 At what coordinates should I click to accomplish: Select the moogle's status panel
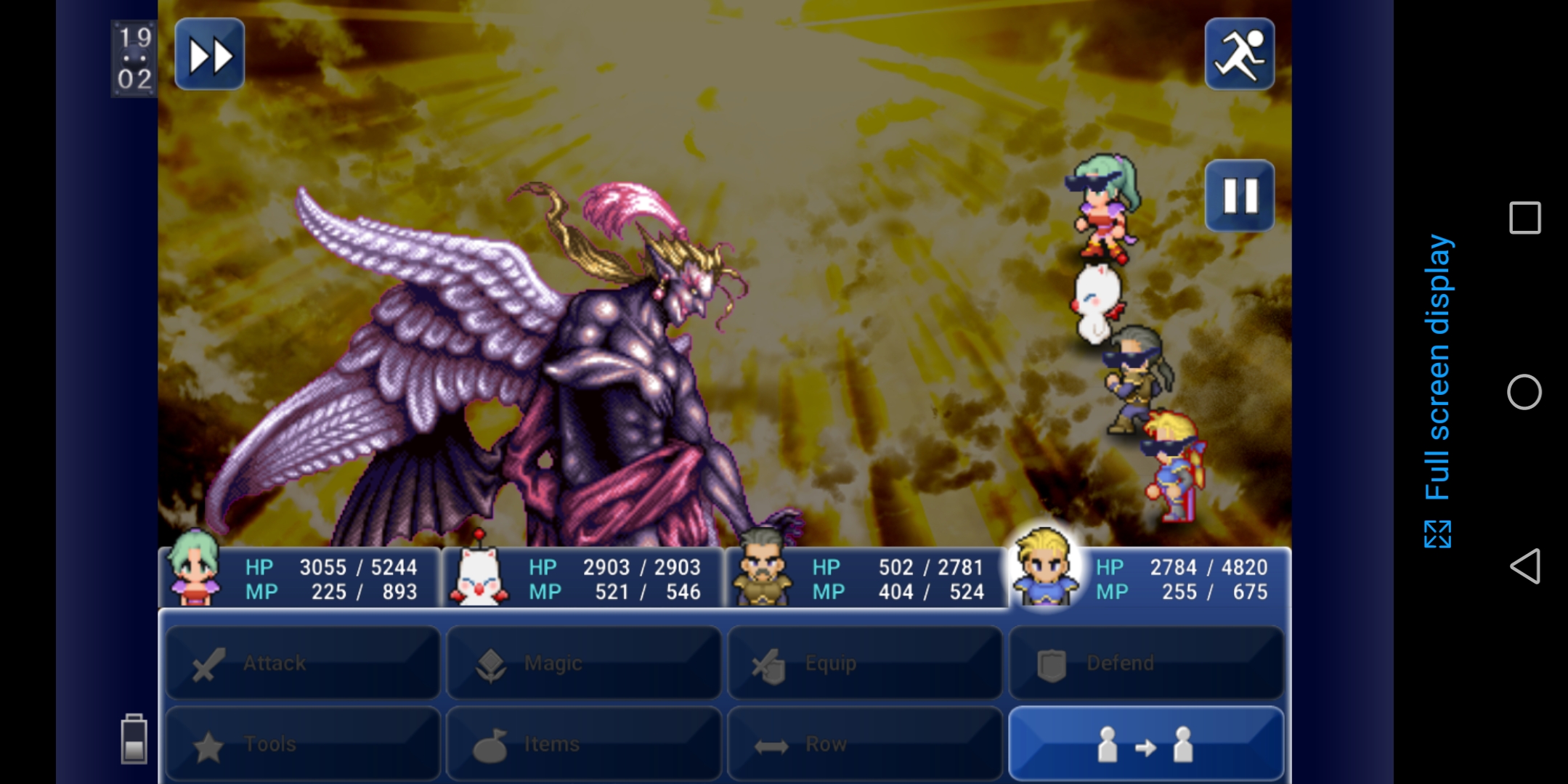coord(583,578)
